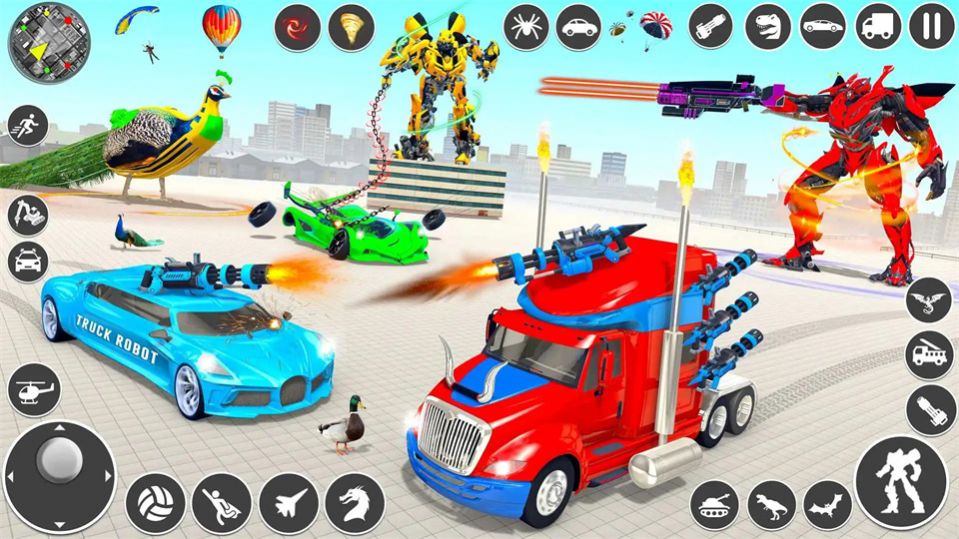
Task: Choose the T-Rex head icon
Action: 769,26
